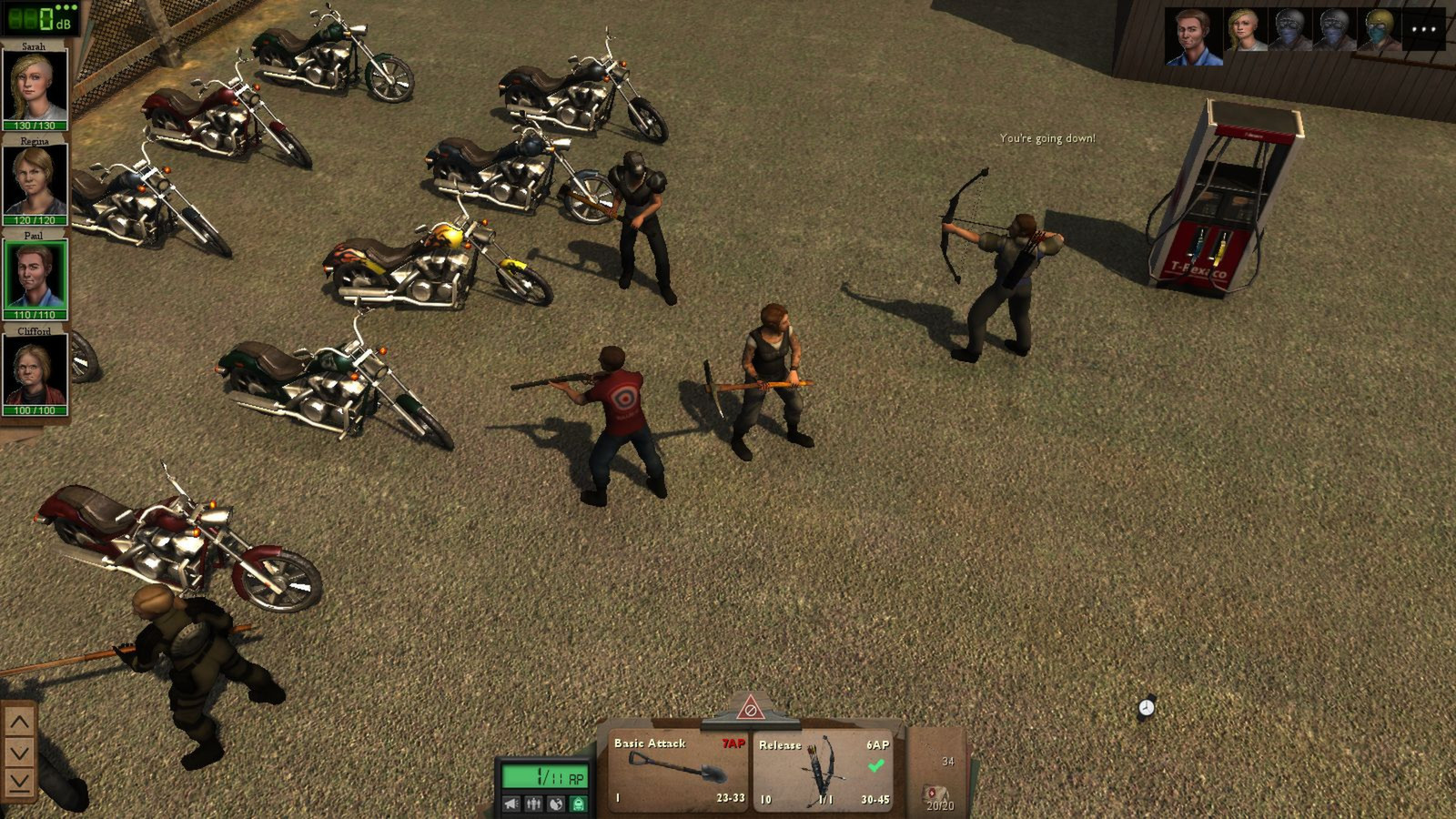Click the stopwatch timer icon on the ground
1456x819 pixels.
pos(1145,707)
